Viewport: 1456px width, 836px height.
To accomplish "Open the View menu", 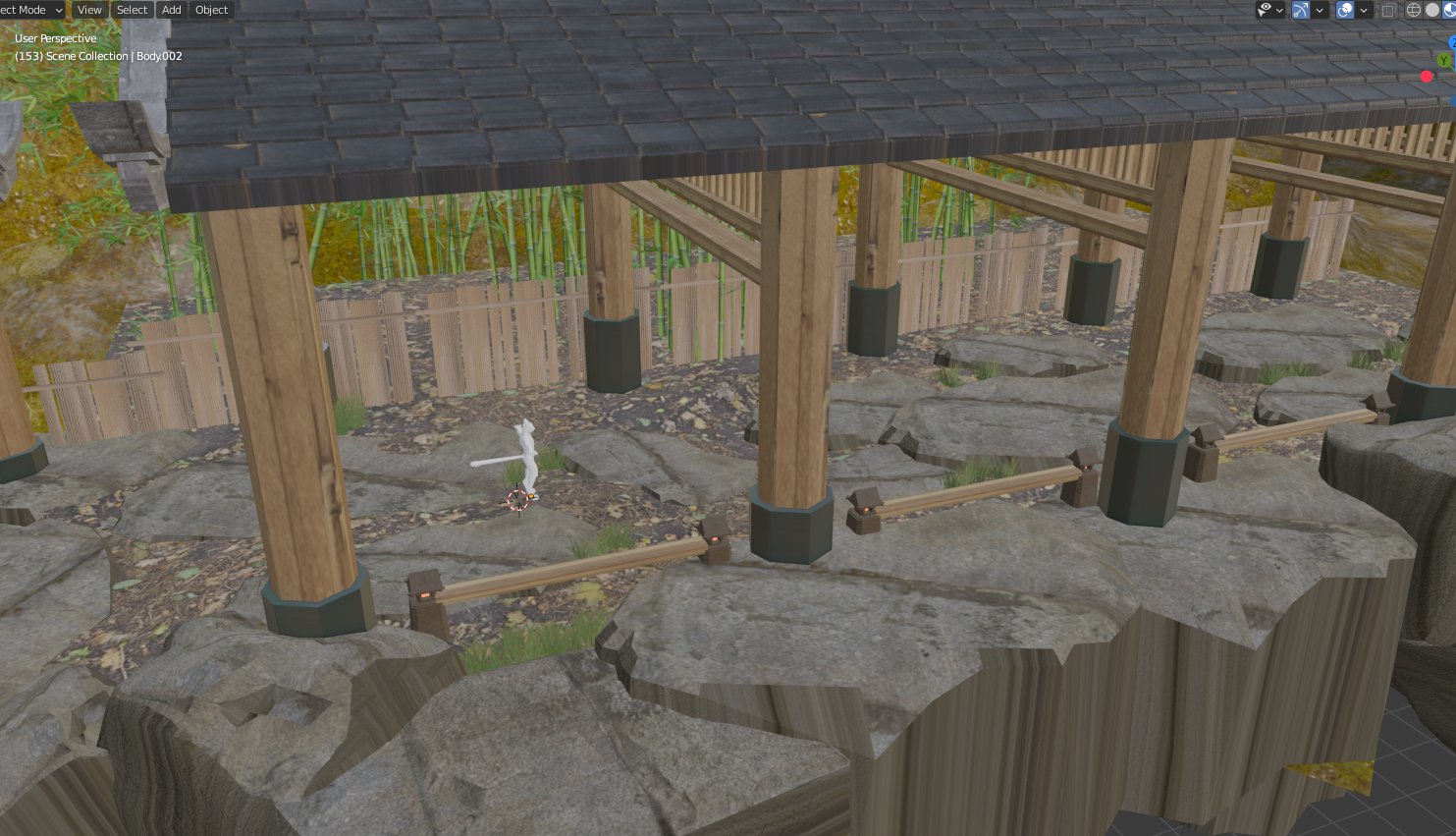I will [x=89, y=10].
